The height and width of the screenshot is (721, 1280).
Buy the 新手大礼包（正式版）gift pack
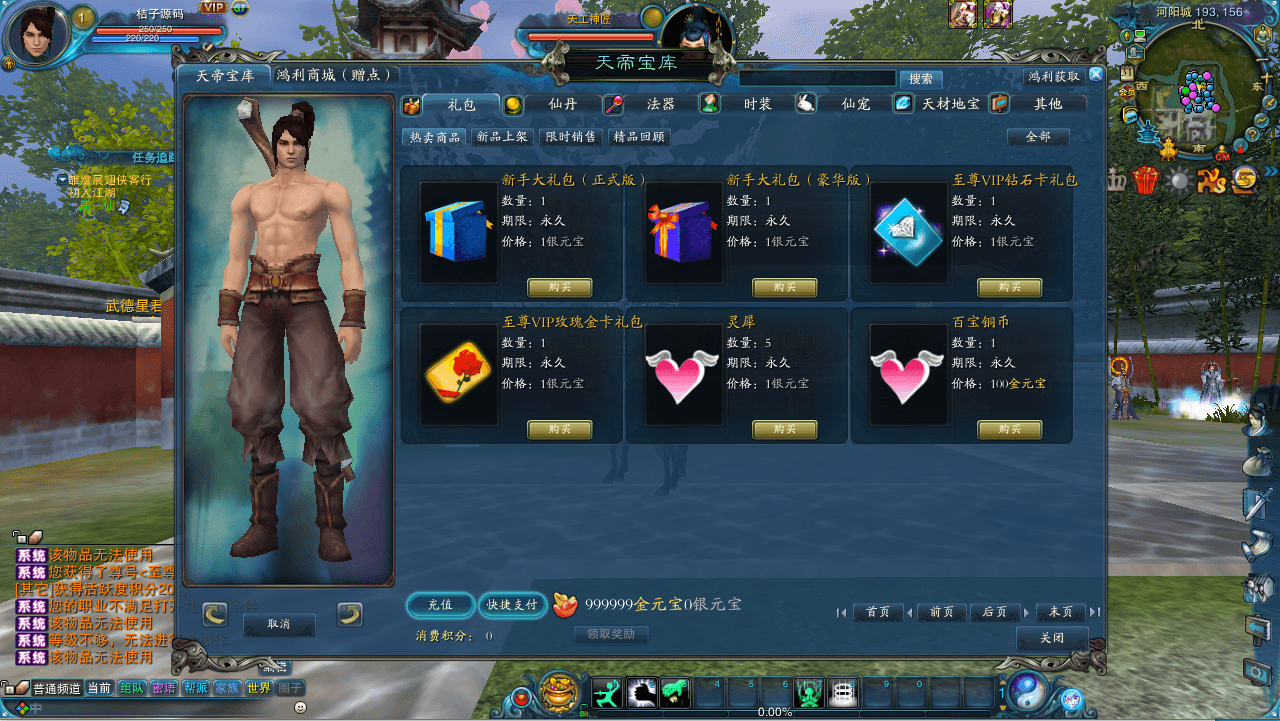(560, 288)
